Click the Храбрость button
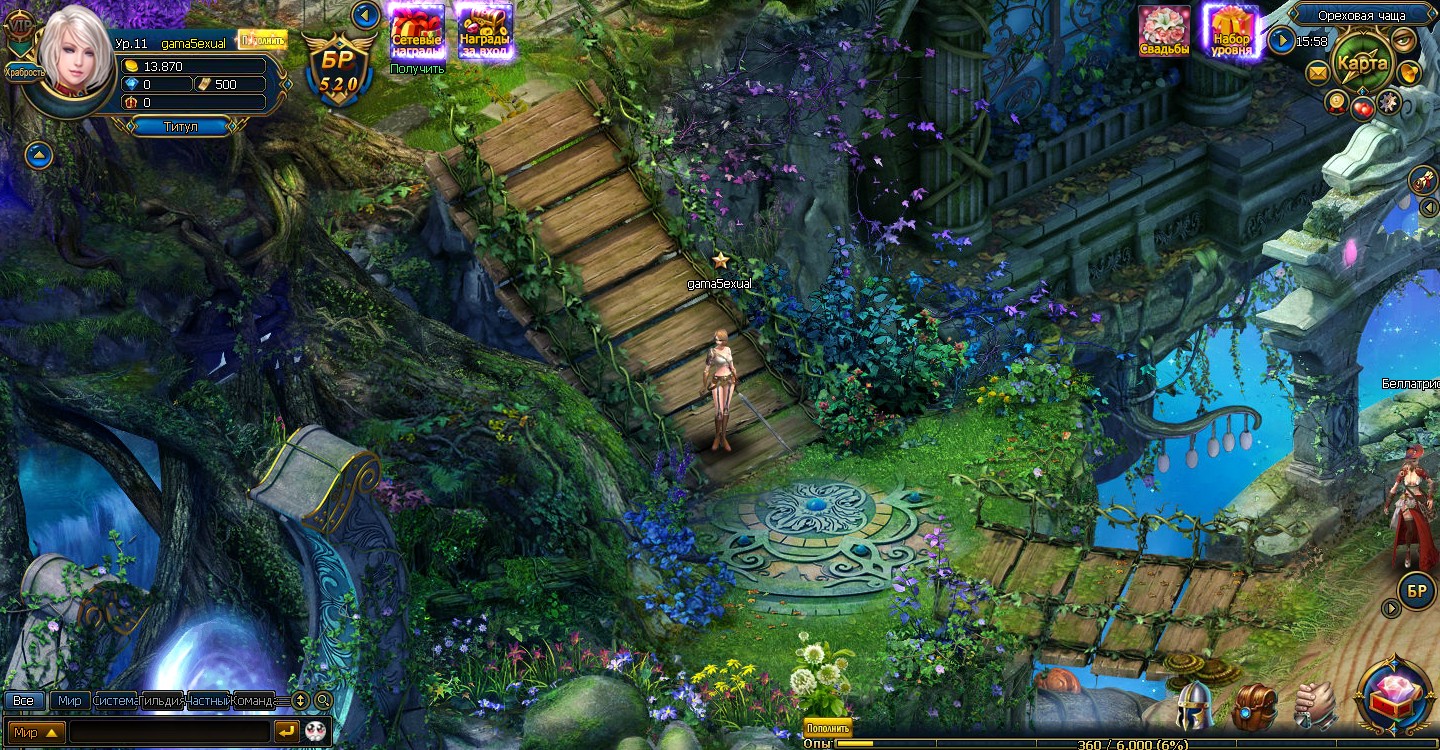The image size is (1440, 750). coord(24,72)
